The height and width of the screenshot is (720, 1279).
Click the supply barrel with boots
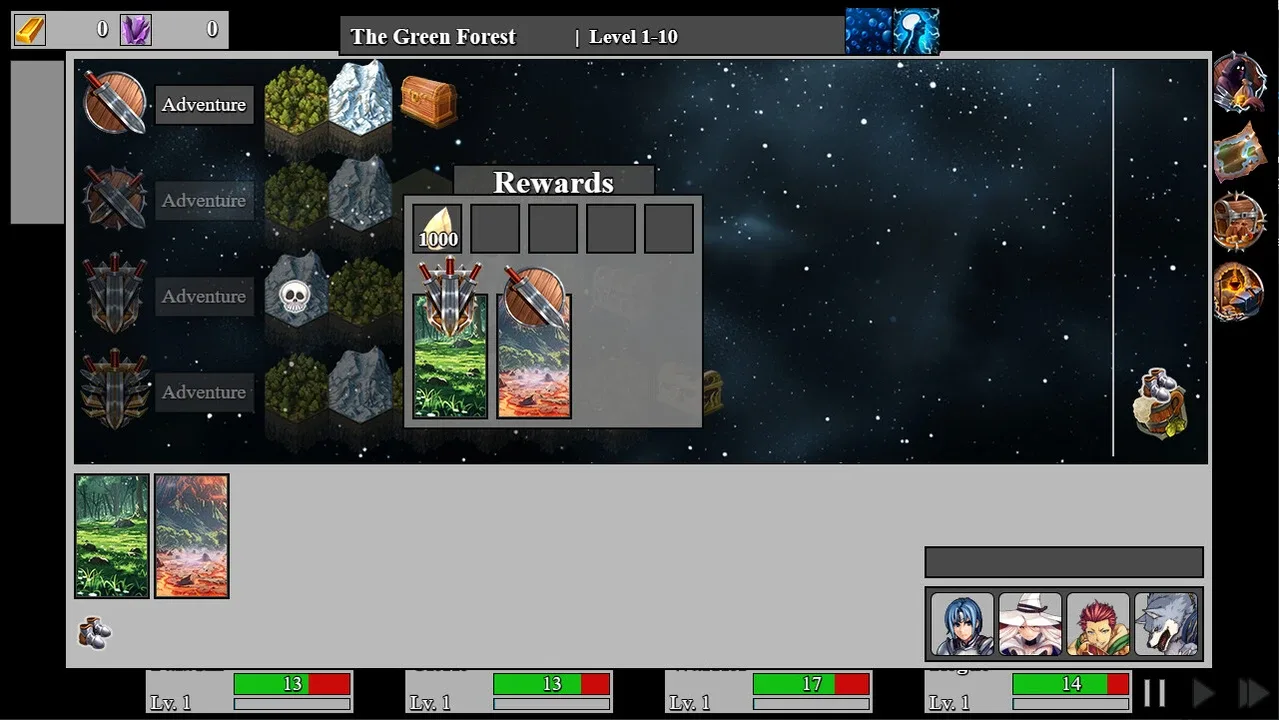(x=1160, y=403)
